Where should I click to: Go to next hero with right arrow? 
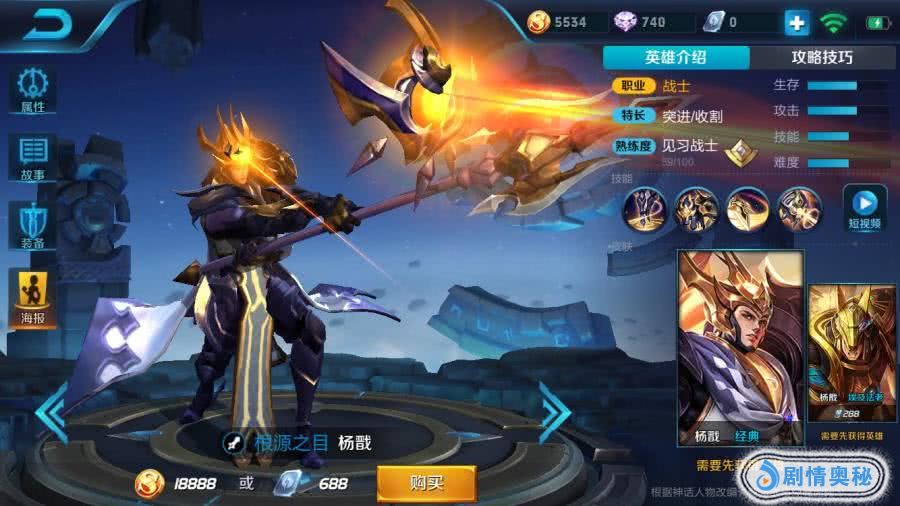pos(554,410)
